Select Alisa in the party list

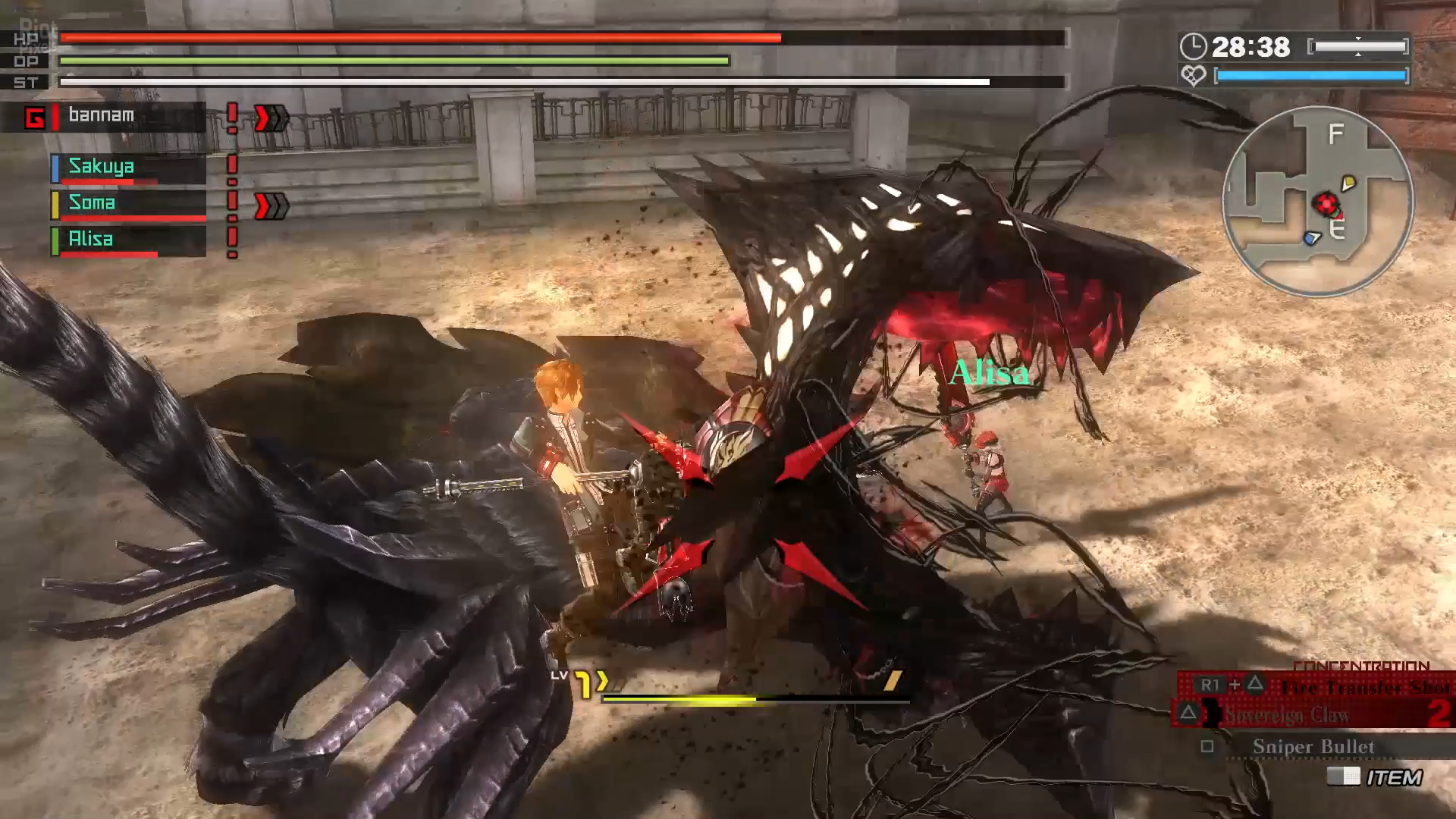127,240
